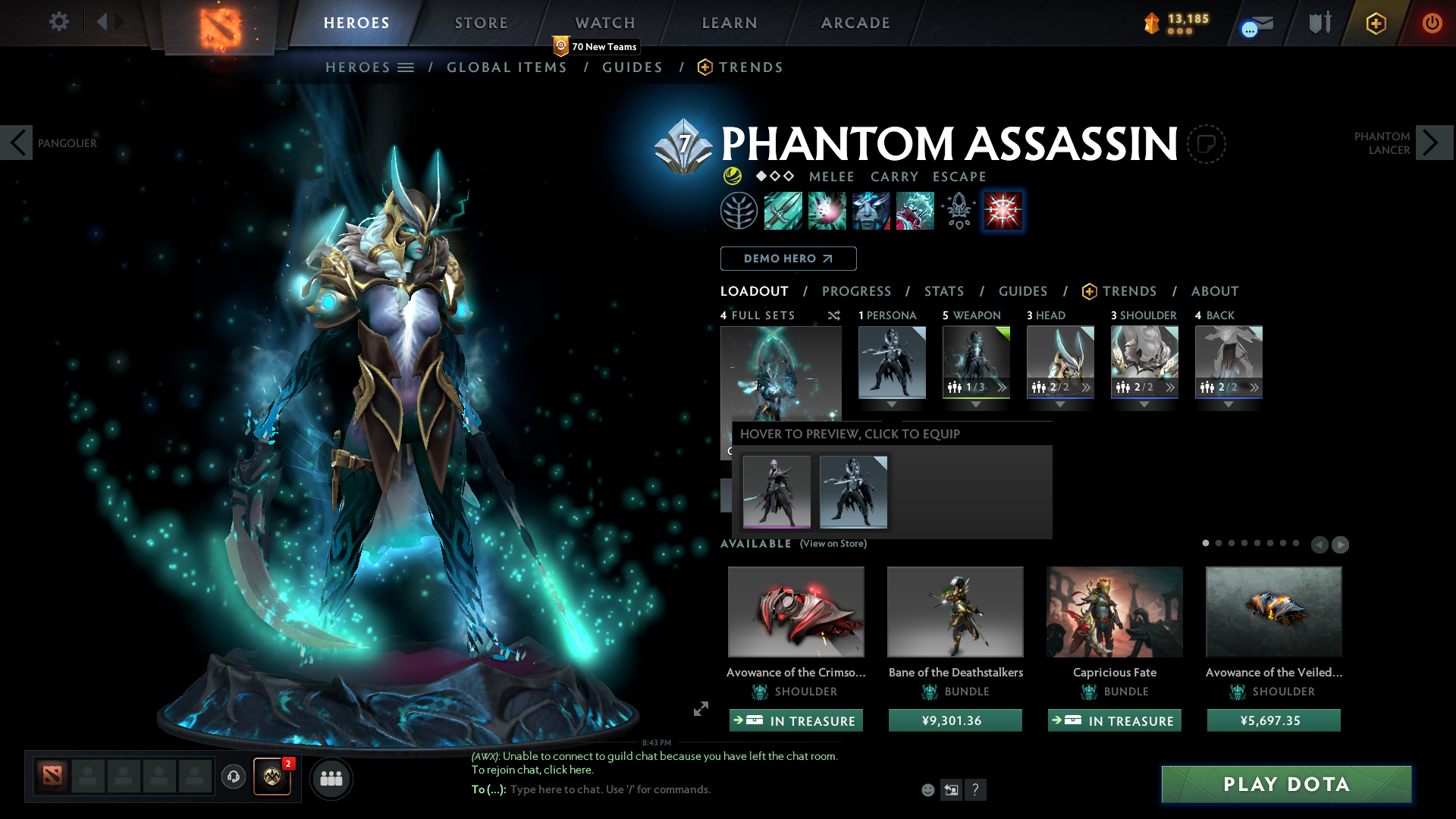
Task: Open the hero Progress section
Action: click(x=856, y=291)
